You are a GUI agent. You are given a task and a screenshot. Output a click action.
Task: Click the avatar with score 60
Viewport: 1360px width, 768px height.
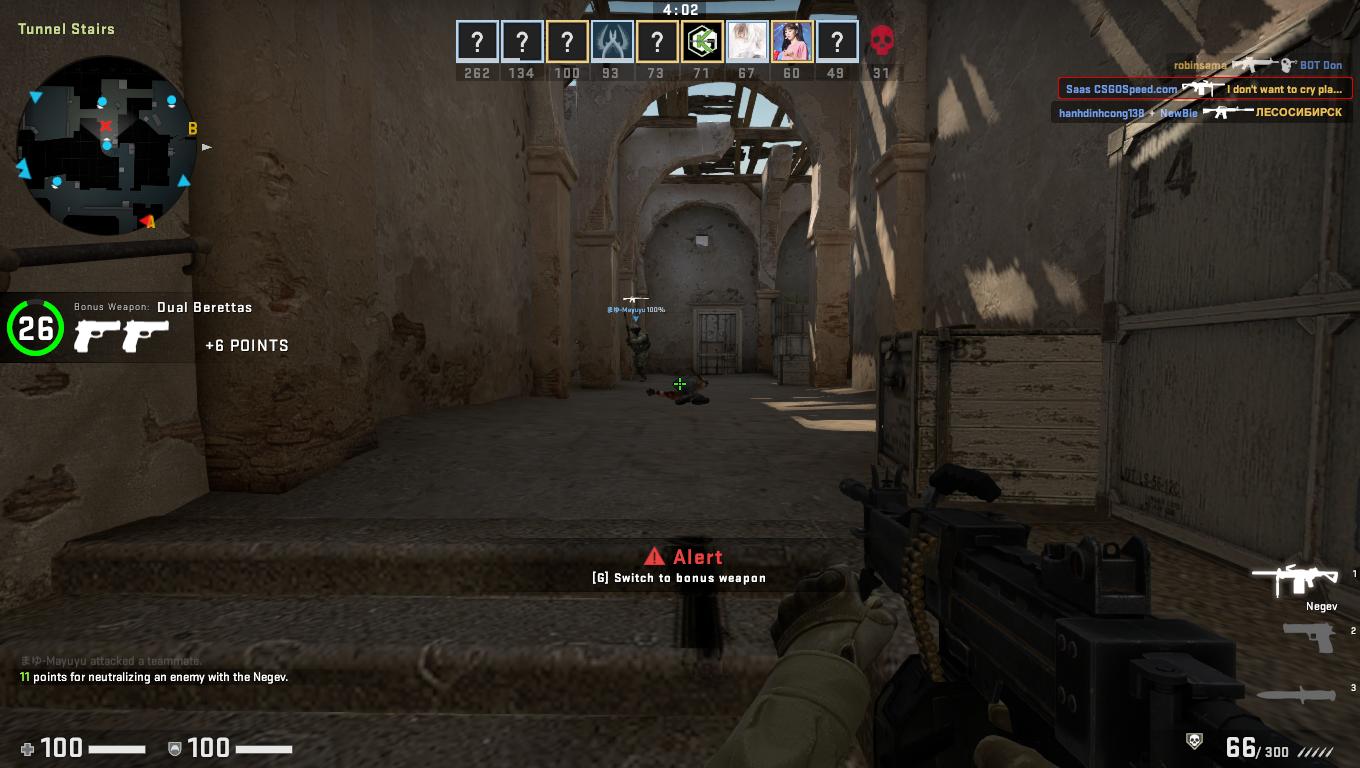(x=792, y=42)
